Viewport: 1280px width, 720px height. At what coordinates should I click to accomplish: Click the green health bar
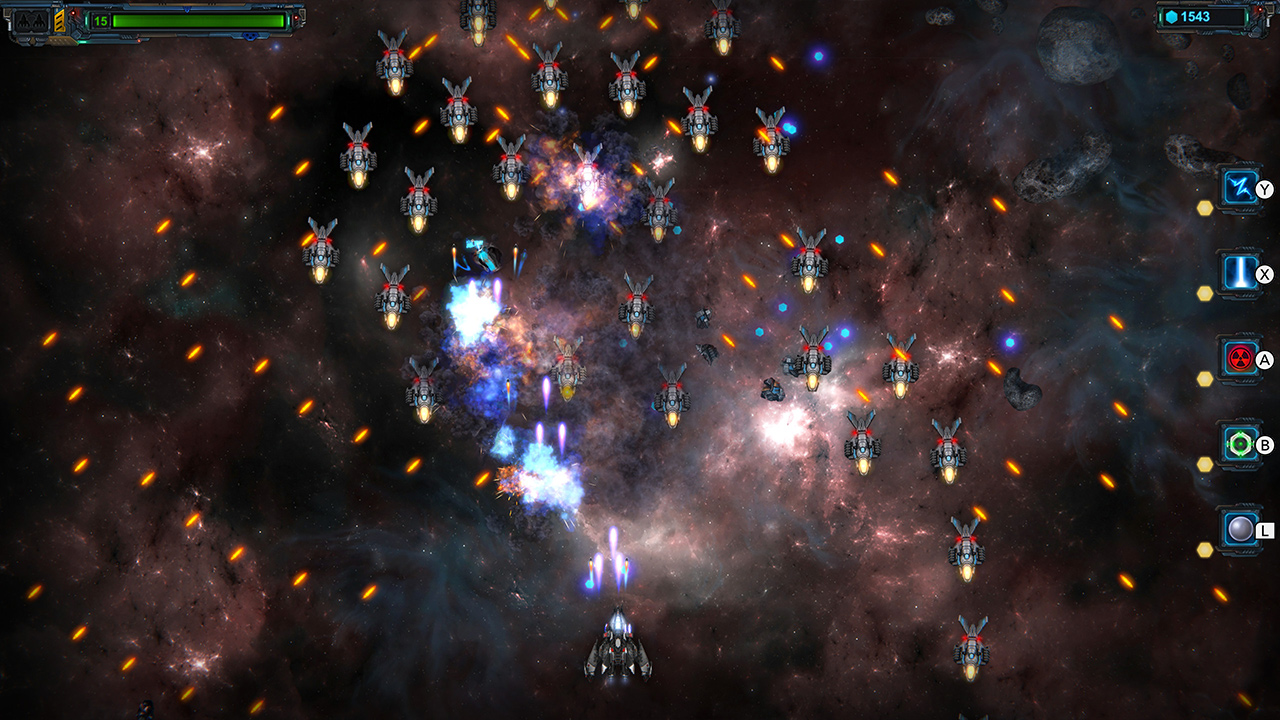pos(200,21)
